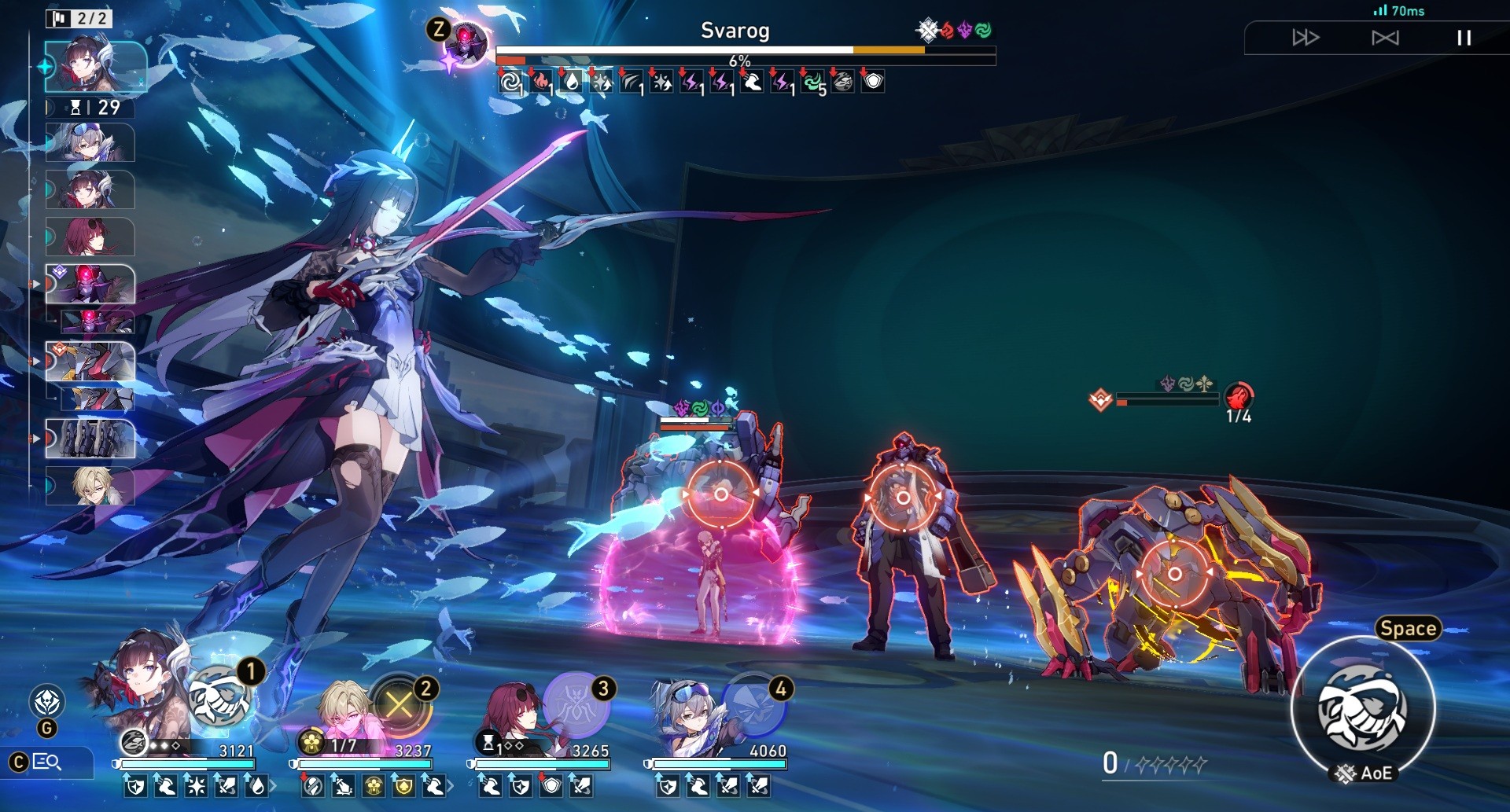Select the silver-haired character in turn order

tap(90, 143)
